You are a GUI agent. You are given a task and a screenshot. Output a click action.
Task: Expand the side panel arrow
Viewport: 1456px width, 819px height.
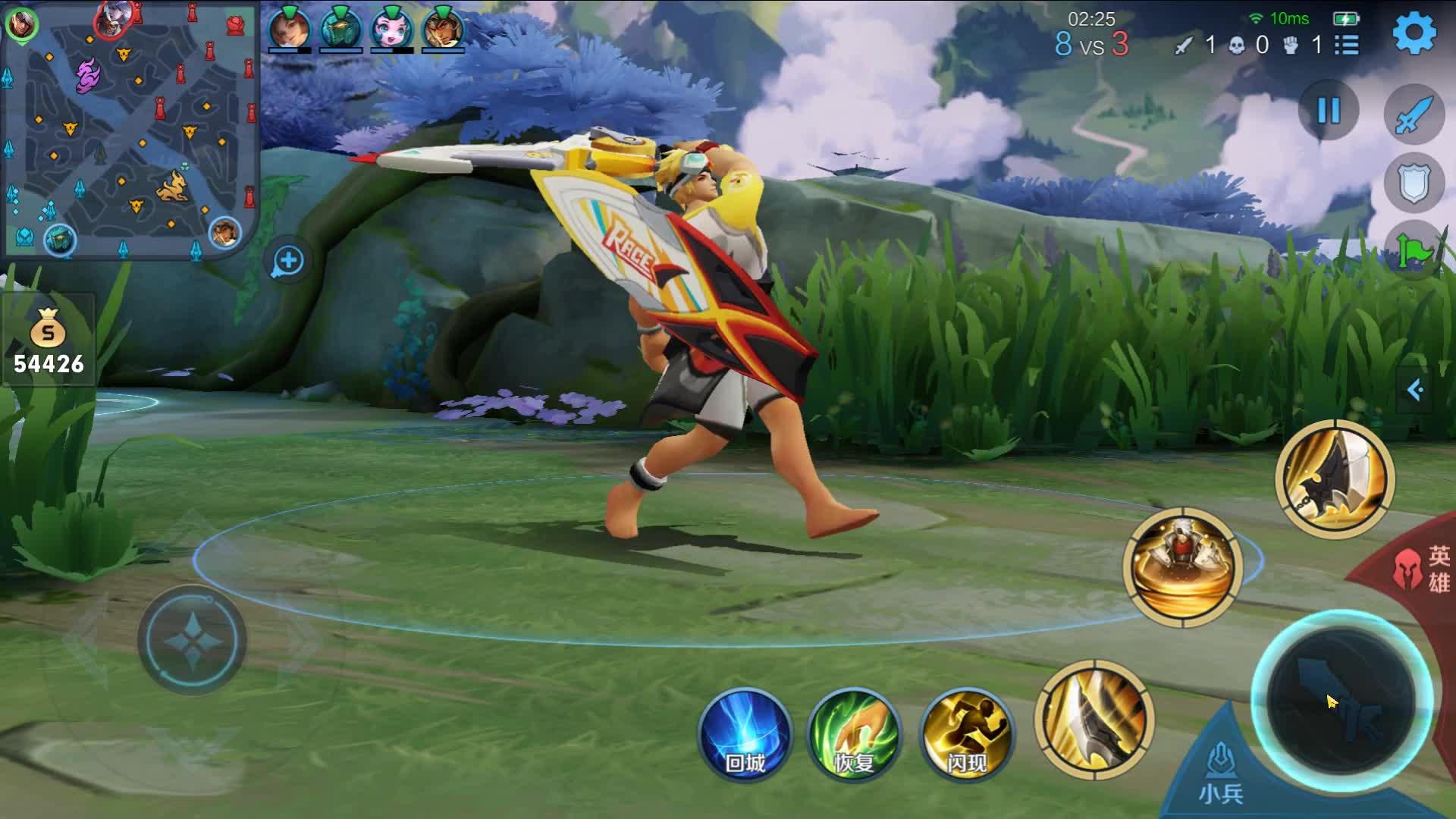tap(1415, 390)
